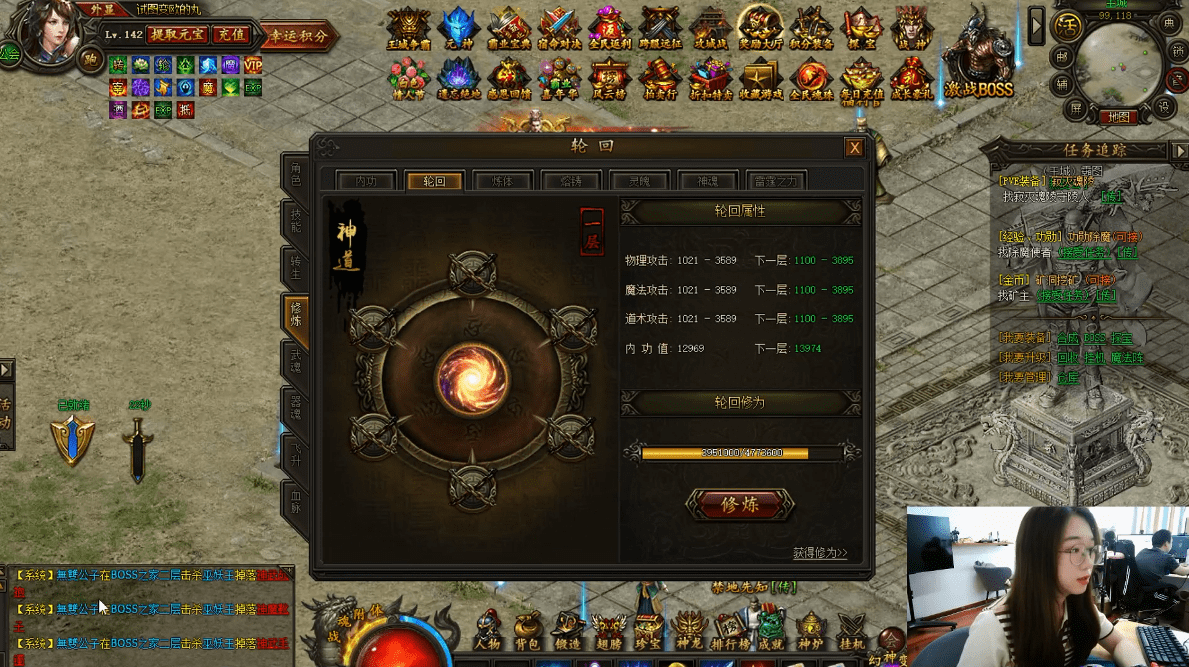Open the 排行榜 ranking icon
The width and height of the screenshot is (1189, 667).
730,632
